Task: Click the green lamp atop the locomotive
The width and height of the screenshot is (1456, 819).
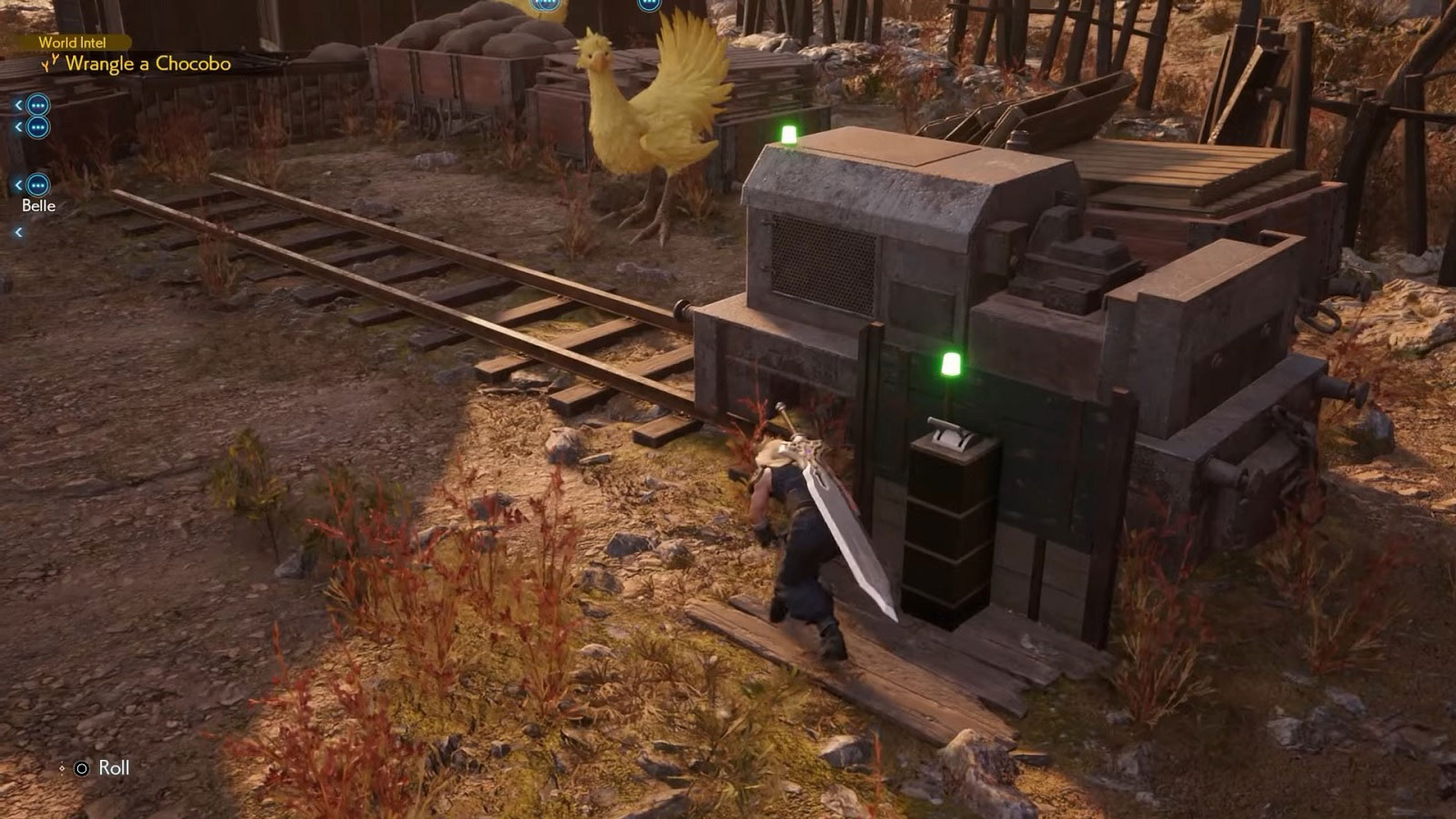Action: coord(785,133)
